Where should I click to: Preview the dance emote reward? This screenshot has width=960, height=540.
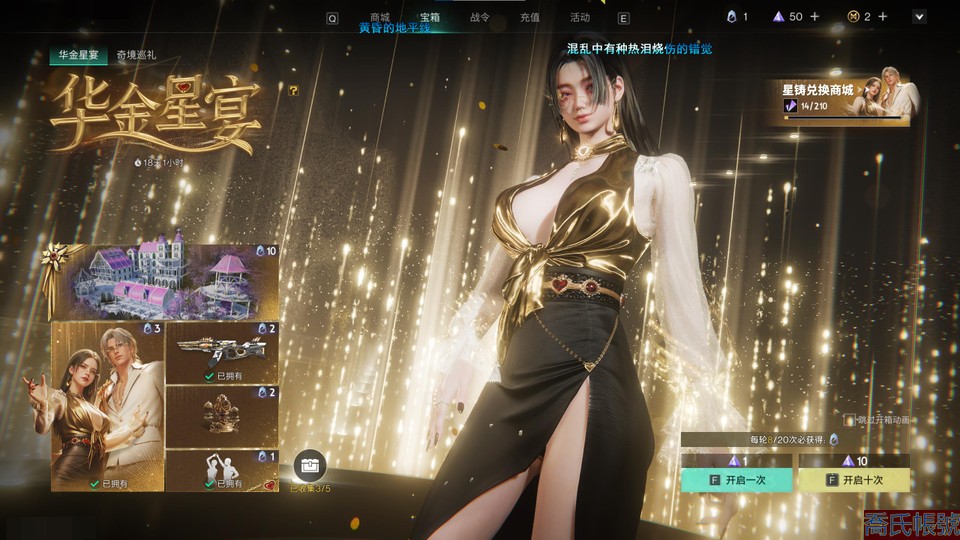pyautogui.click(x=222, y=471)
